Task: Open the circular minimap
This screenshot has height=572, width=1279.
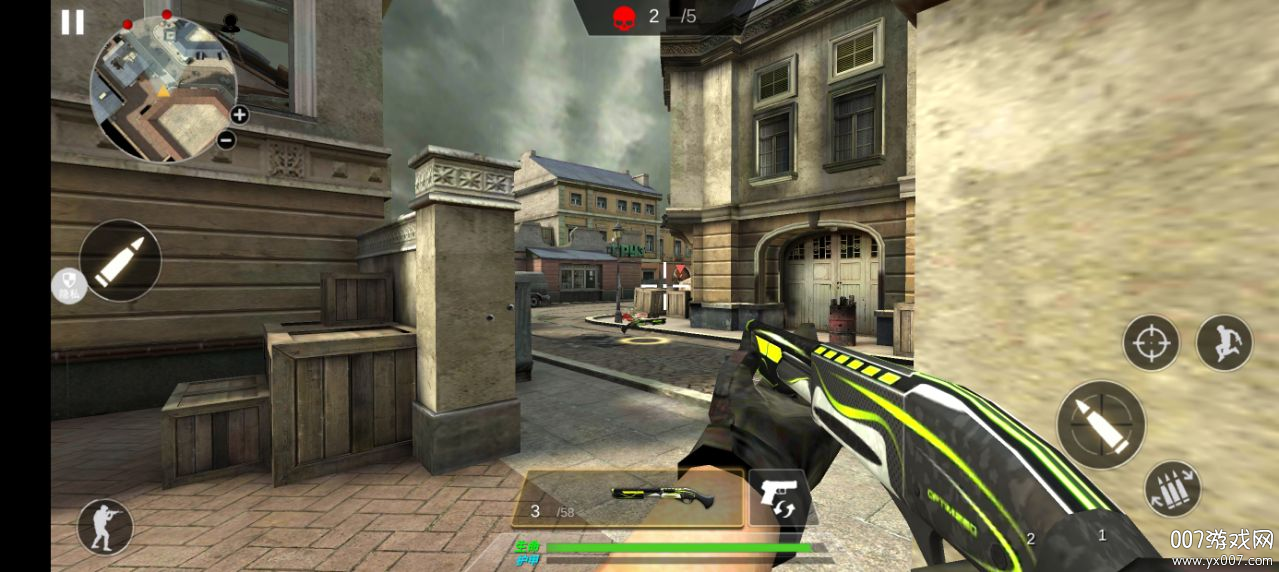Action: [x=163, y=89]
